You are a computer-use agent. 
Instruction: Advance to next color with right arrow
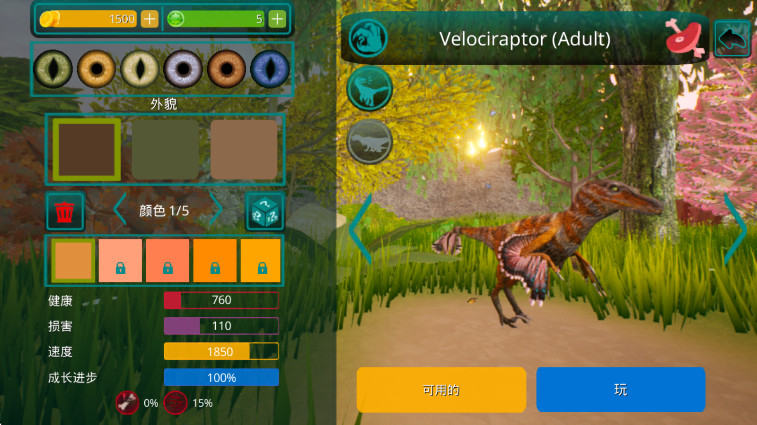pos(212,211)
